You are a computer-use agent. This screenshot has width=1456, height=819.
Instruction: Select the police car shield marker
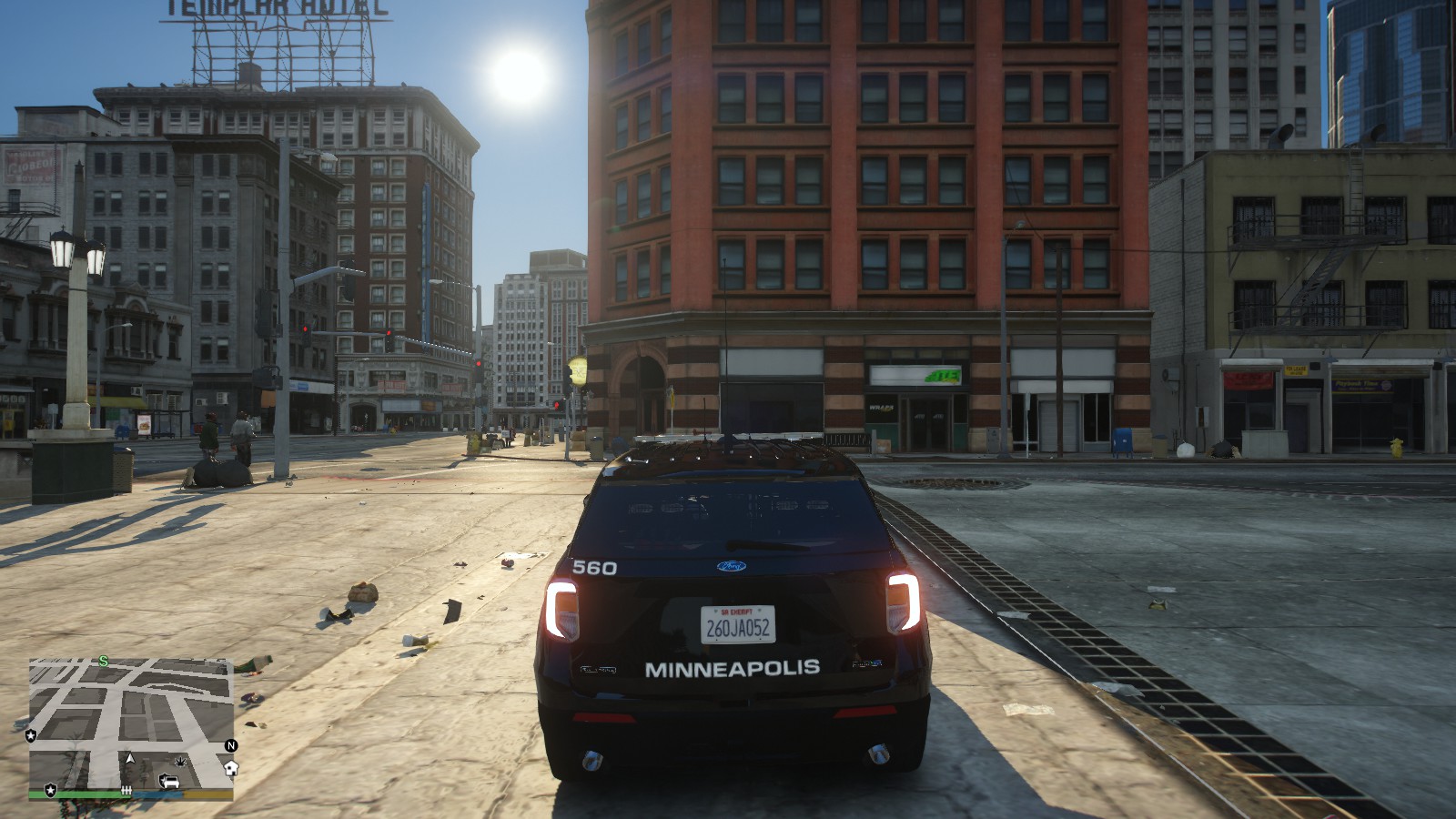[x=169, y=781]
